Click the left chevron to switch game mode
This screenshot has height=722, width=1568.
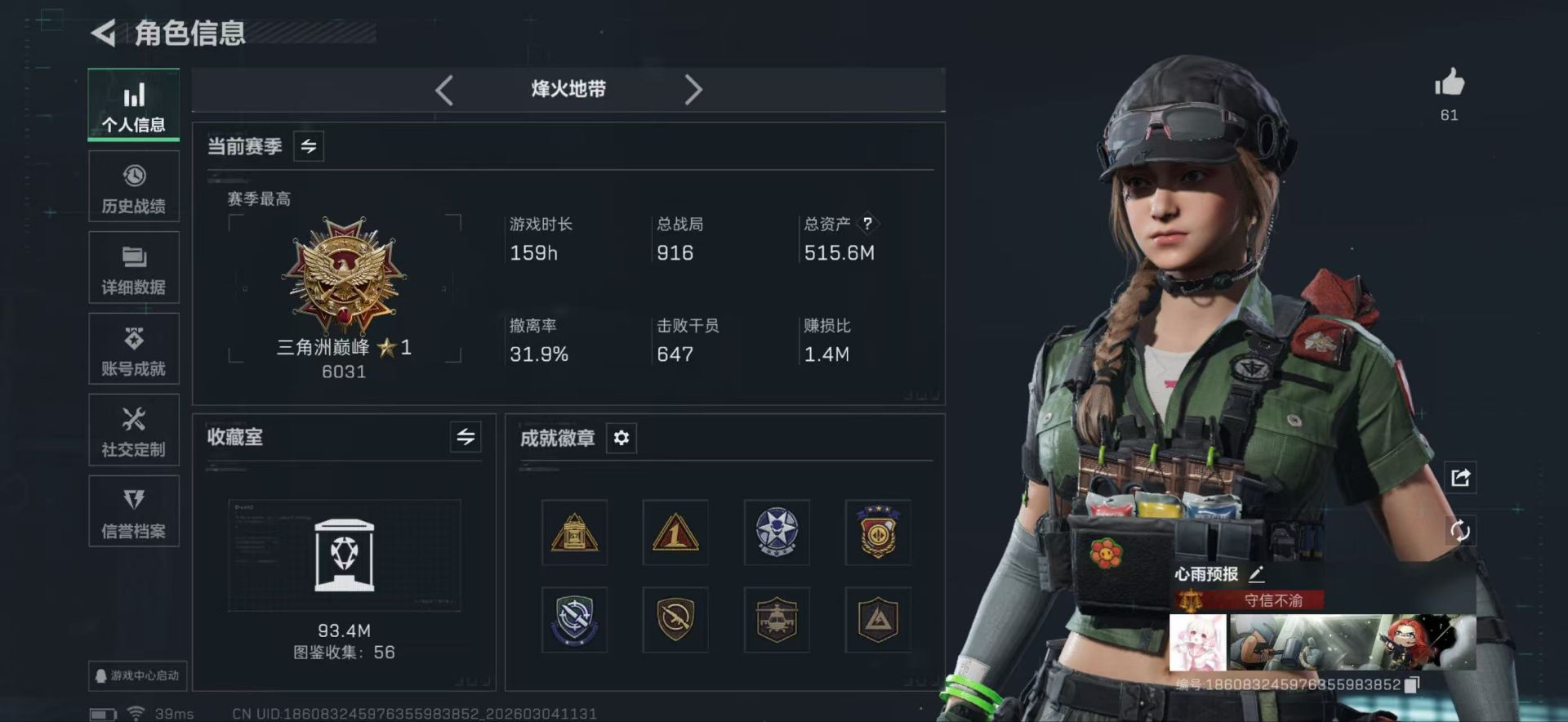[x=443, y=90]
